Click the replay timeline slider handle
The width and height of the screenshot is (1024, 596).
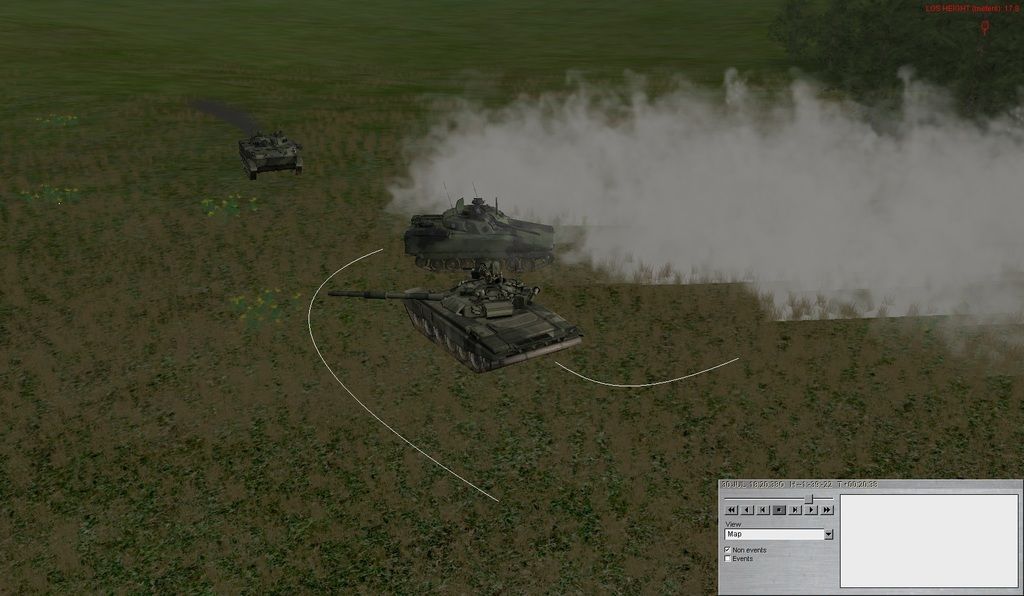pyautogui.click(x=810, y=498)
